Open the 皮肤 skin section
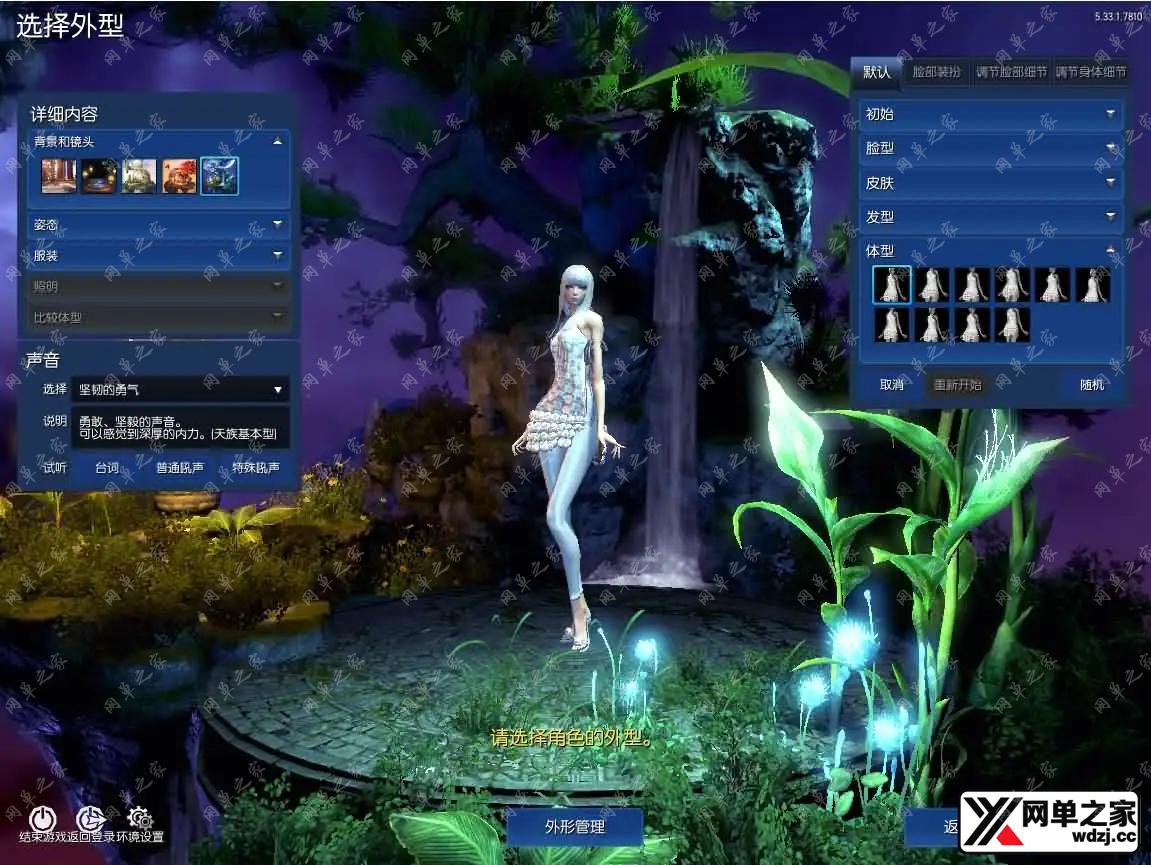 coord(990,183)
